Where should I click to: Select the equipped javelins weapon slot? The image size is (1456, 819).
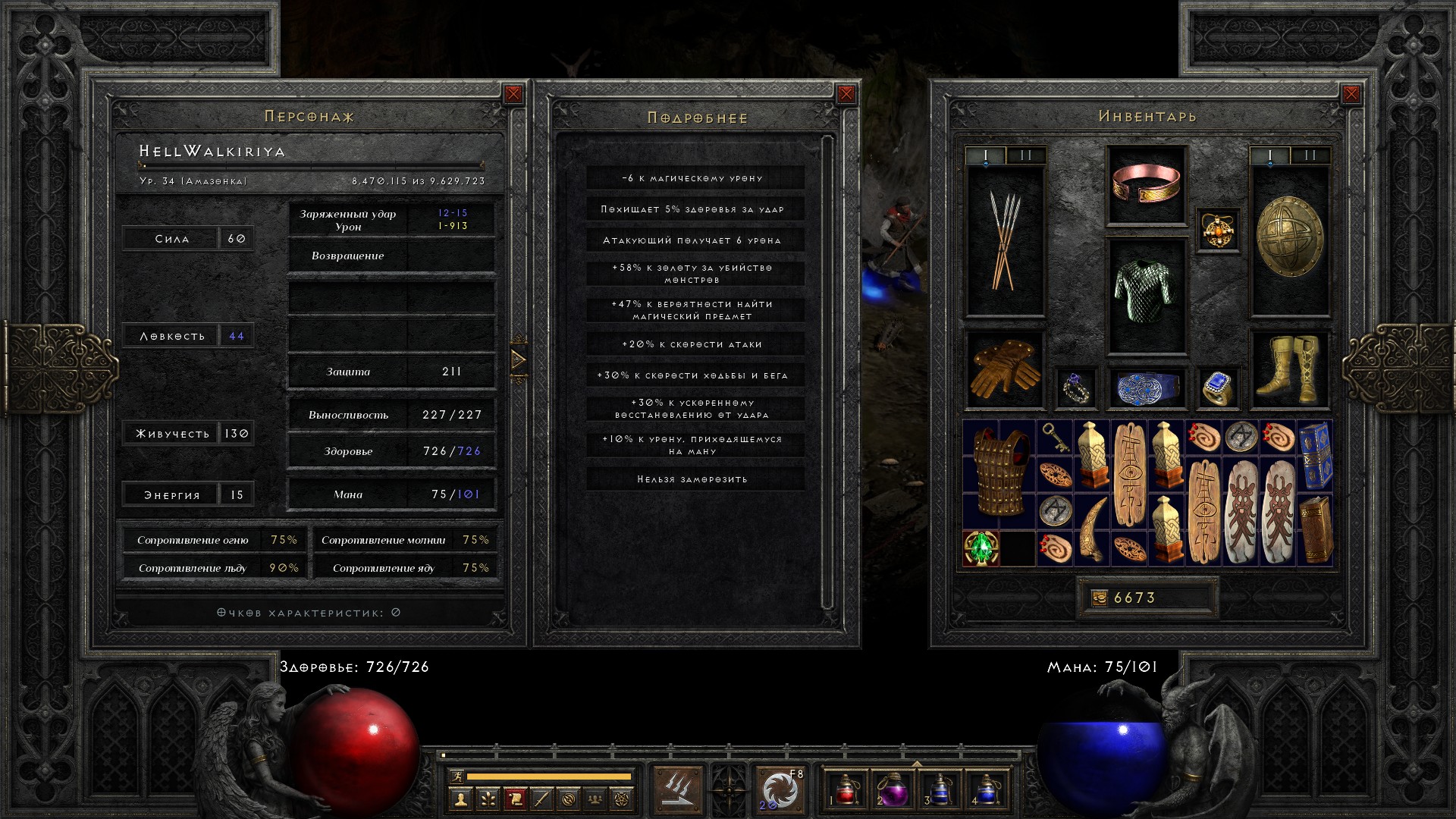click(1005, 241)
